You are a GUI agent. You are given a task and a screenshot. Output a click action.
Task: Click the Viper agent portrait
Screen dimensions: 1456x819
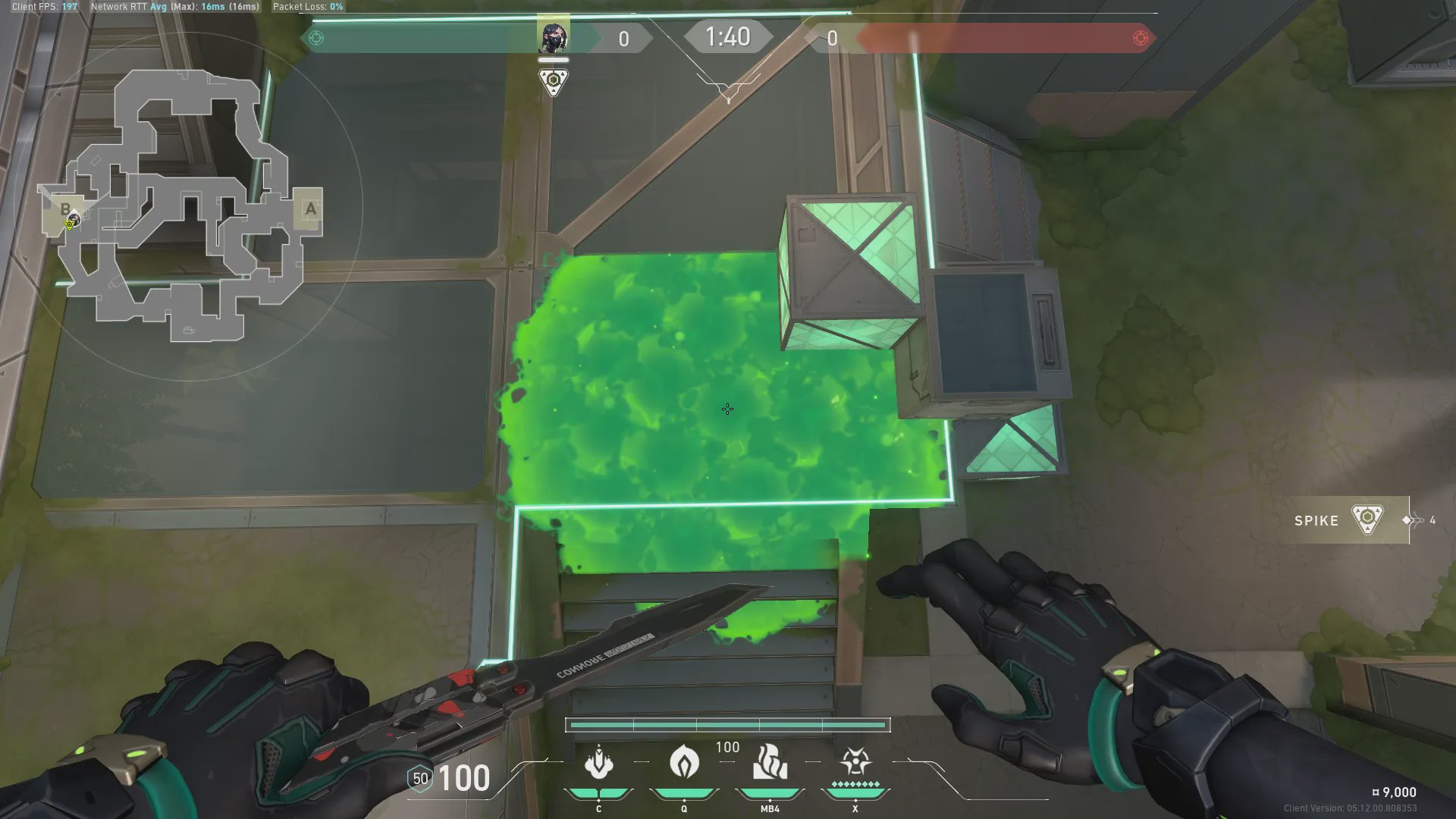tap(553, 37)
